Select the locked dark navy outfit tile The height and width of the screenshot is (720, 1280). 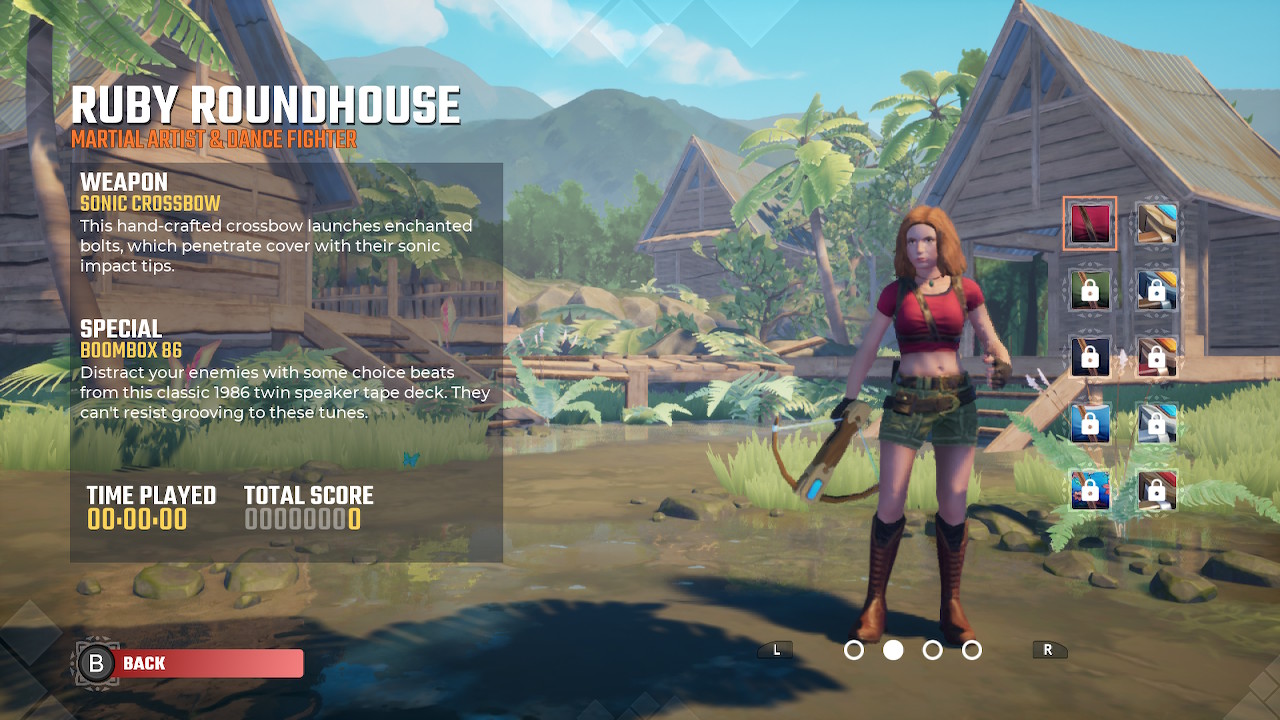1090,357
